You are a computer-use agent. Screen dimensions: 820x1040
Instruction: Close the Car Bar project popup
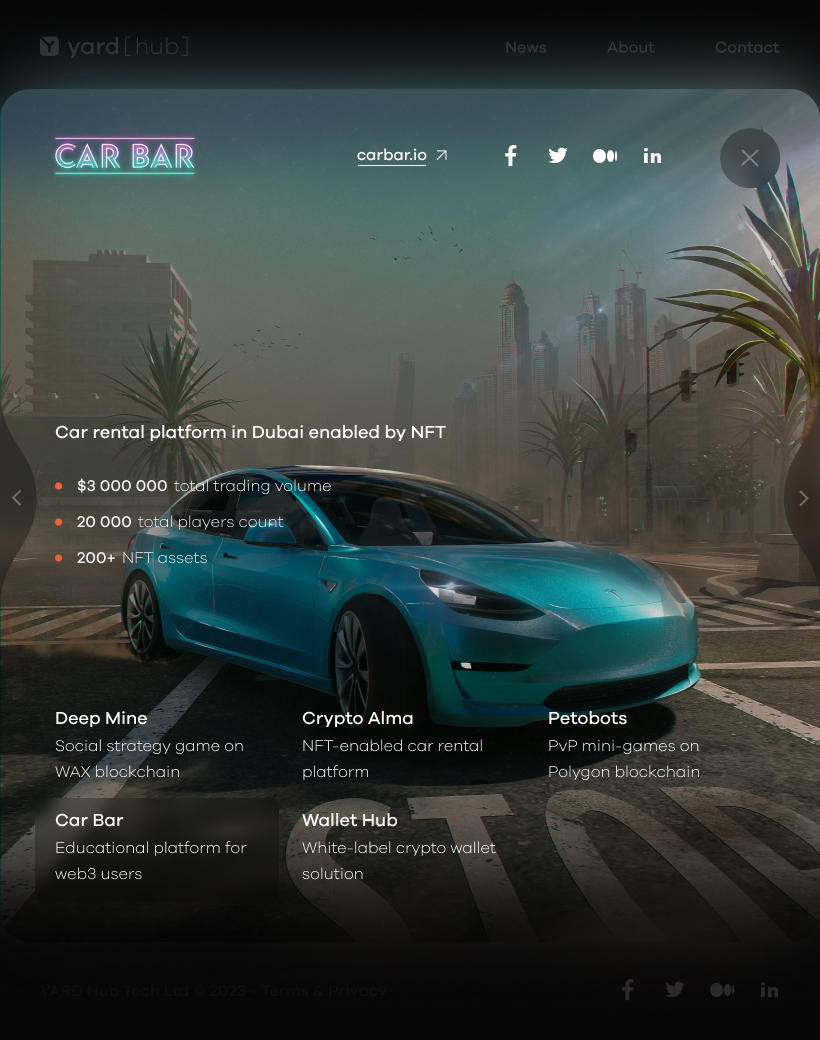pyautogui.click(x=749, y=158)
